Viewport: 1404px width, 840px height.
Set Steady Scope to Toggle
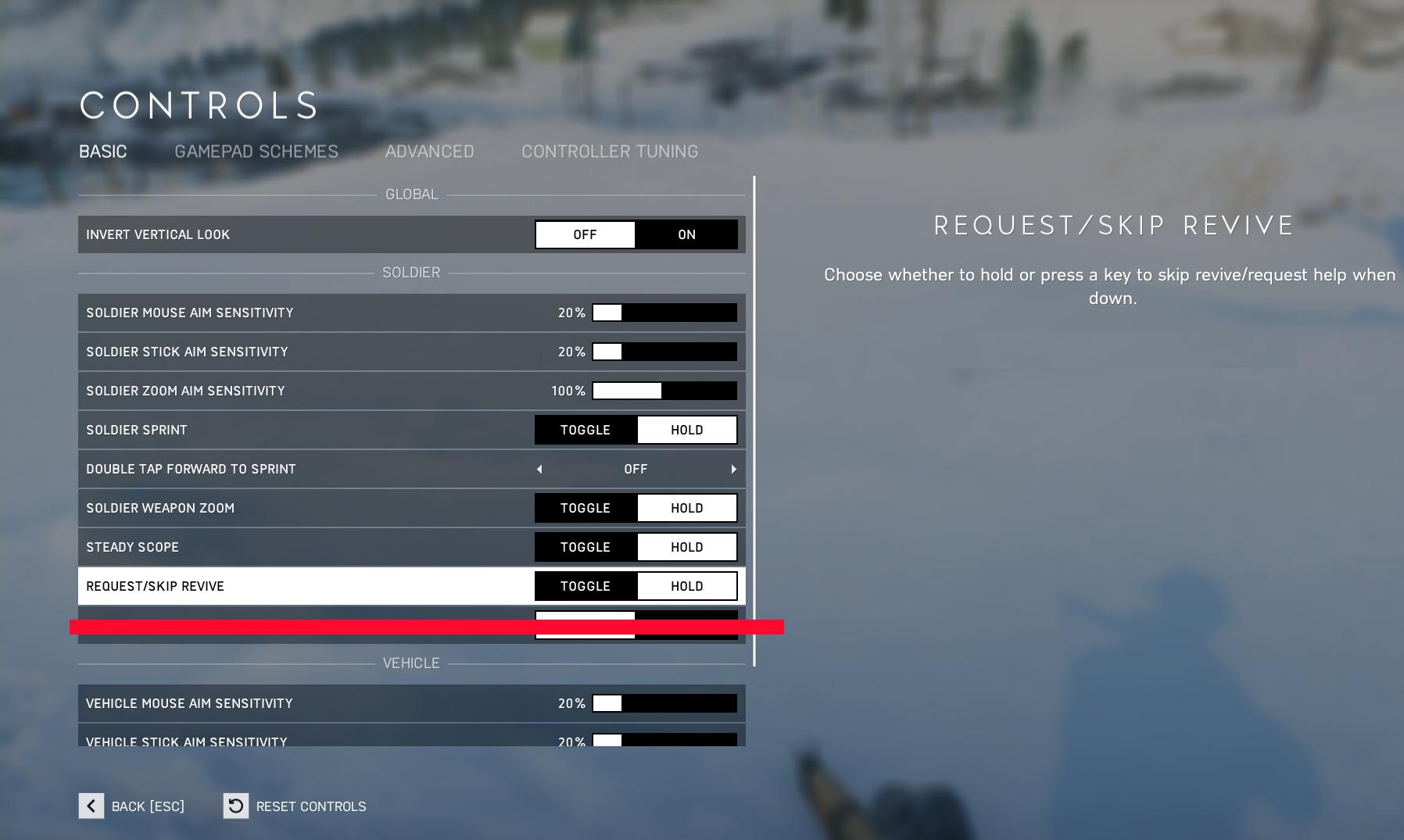click(585, 547)
